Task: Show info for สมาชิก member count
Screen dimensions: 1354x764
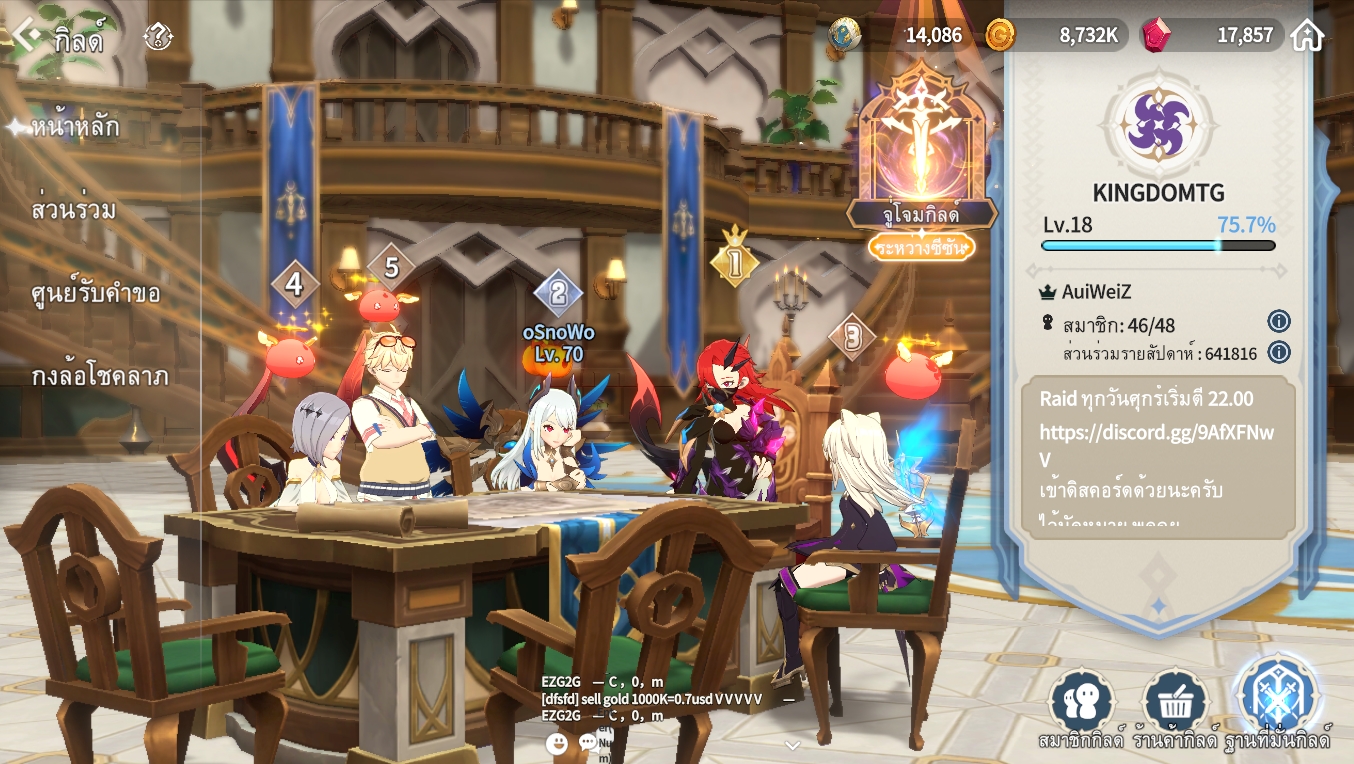Action: pyautogui.click(x=1278, y=321)
